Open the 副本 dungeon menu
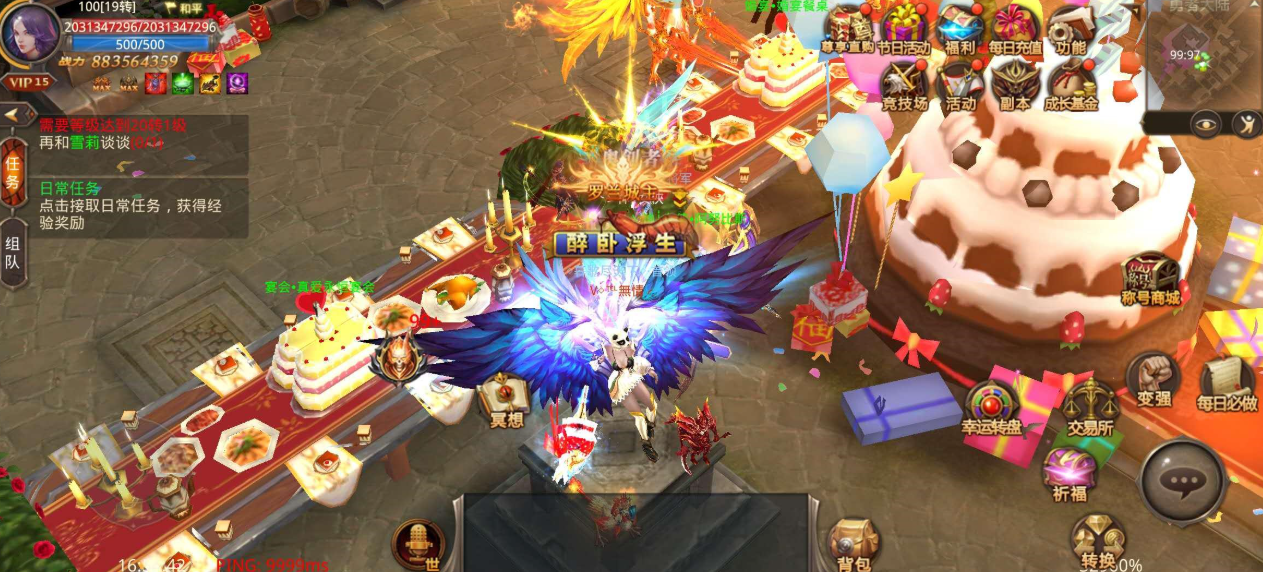This screenshot has height=572, width=1263. point(1015,83)
